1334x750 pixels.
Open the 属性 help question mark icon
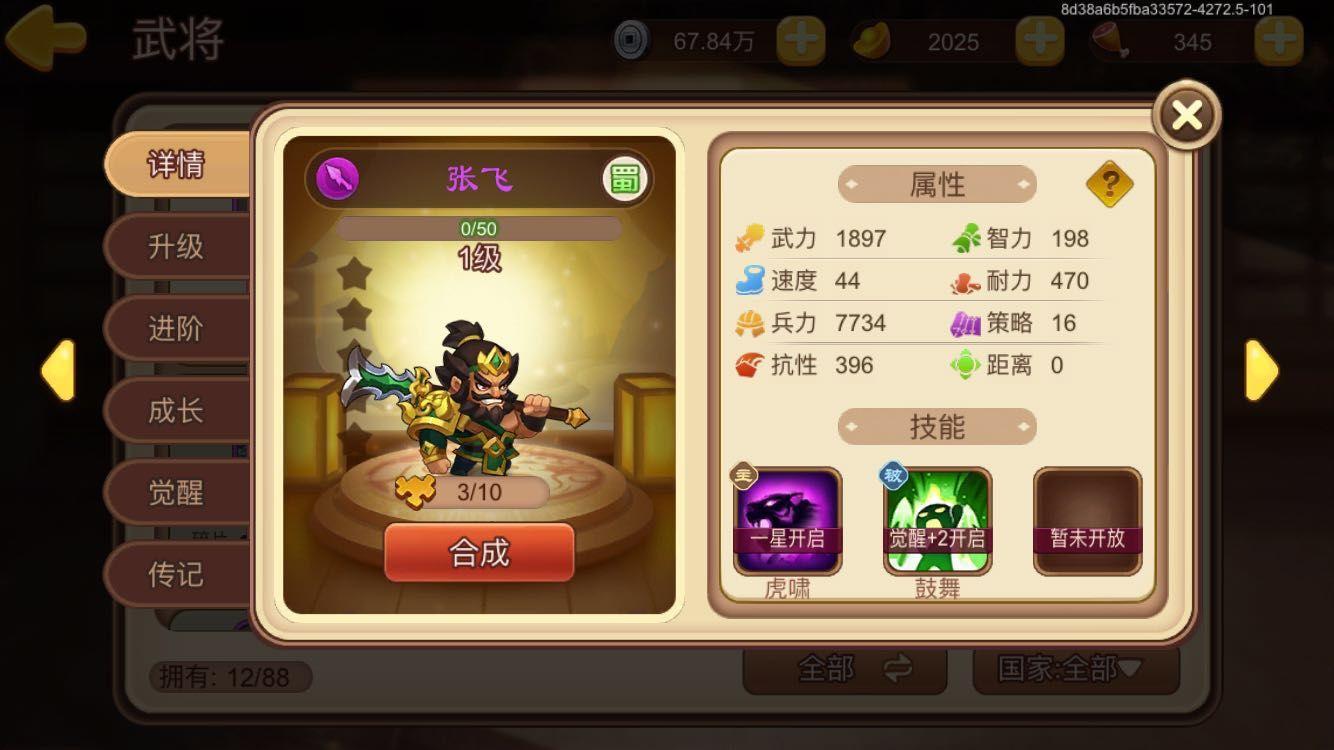coord(1110,184)
